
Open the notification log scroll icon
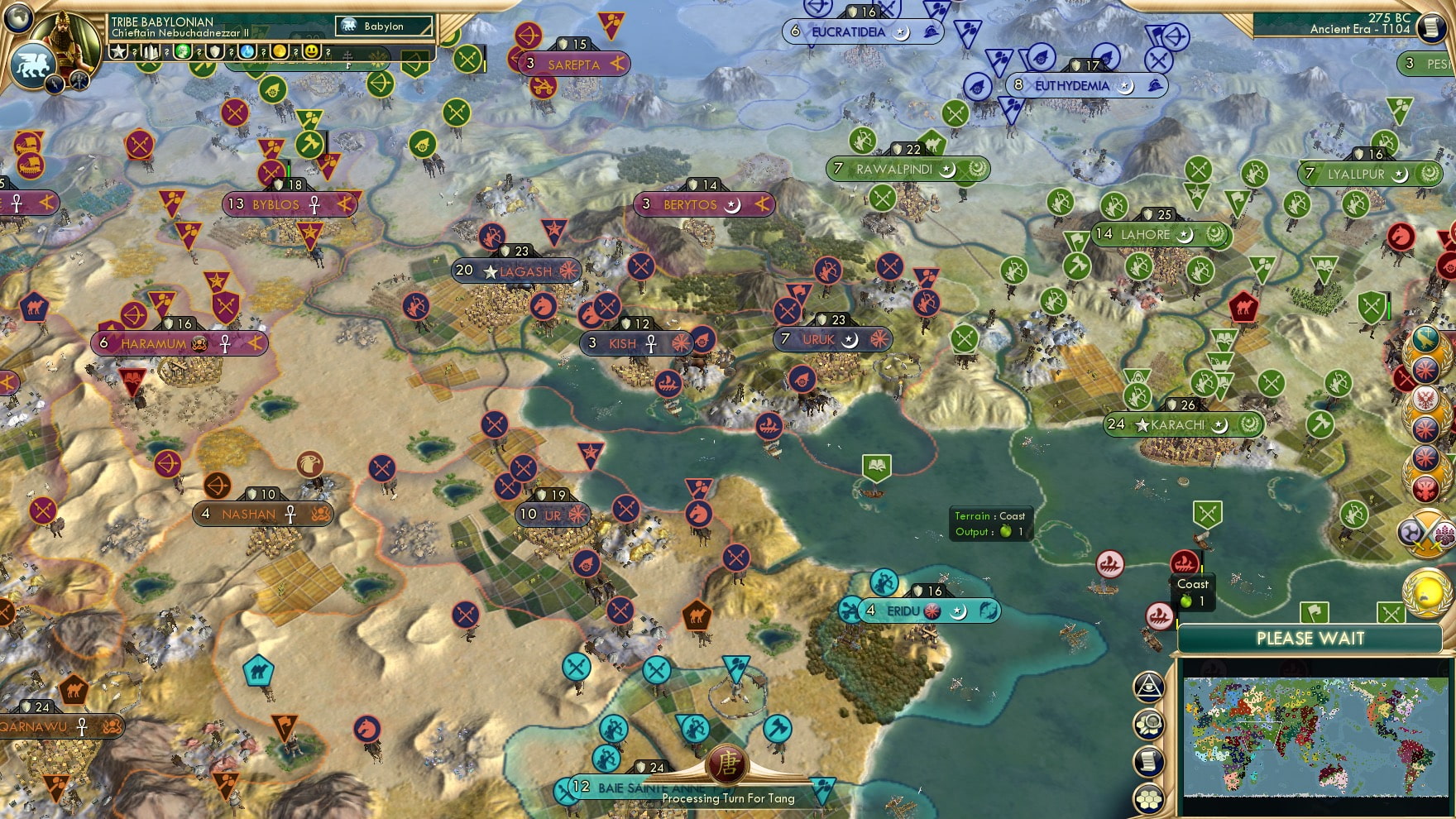(x=1148, y=760)
